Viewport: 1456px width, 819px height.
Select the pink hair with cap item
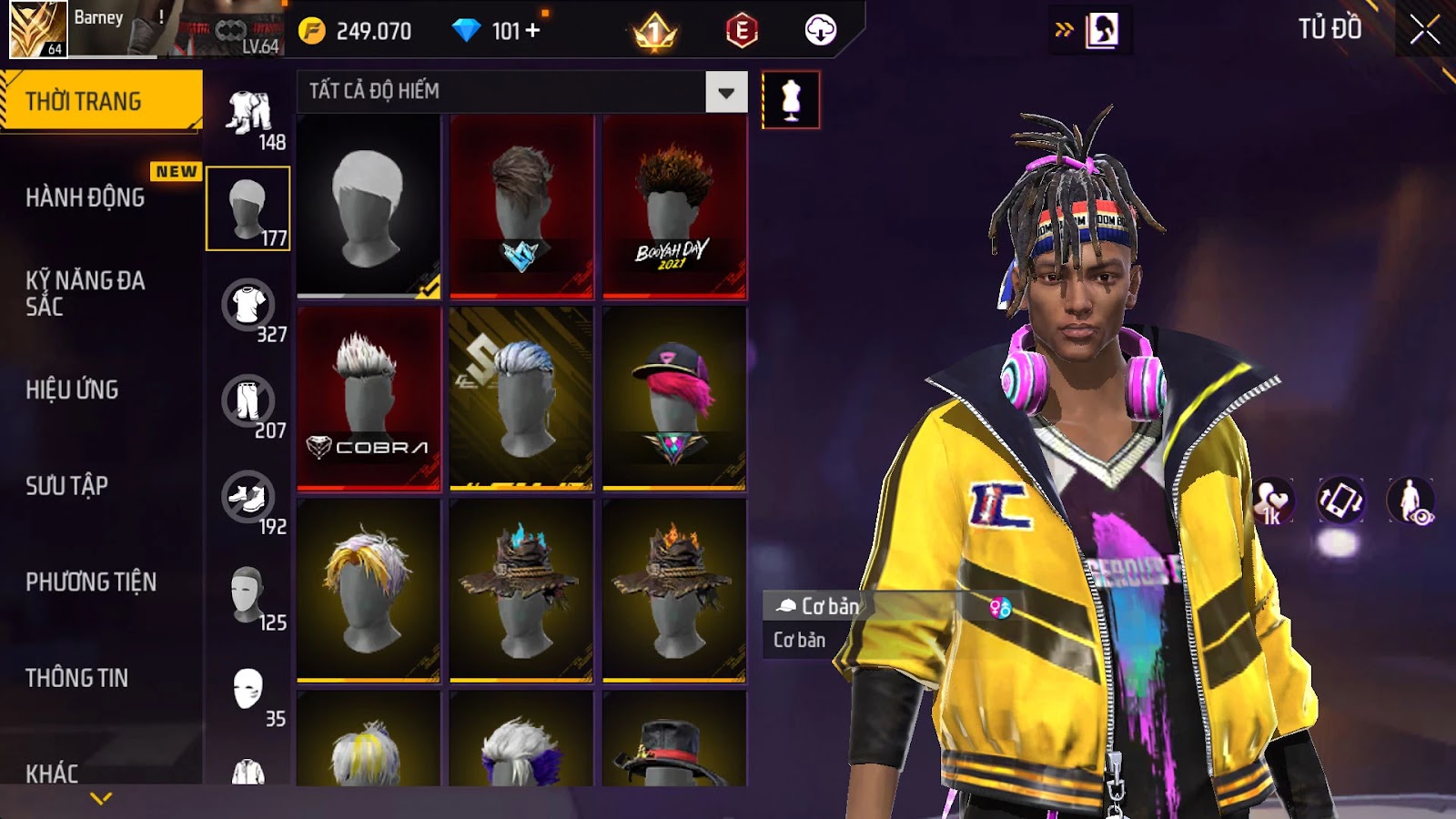[x=674, y=398]
